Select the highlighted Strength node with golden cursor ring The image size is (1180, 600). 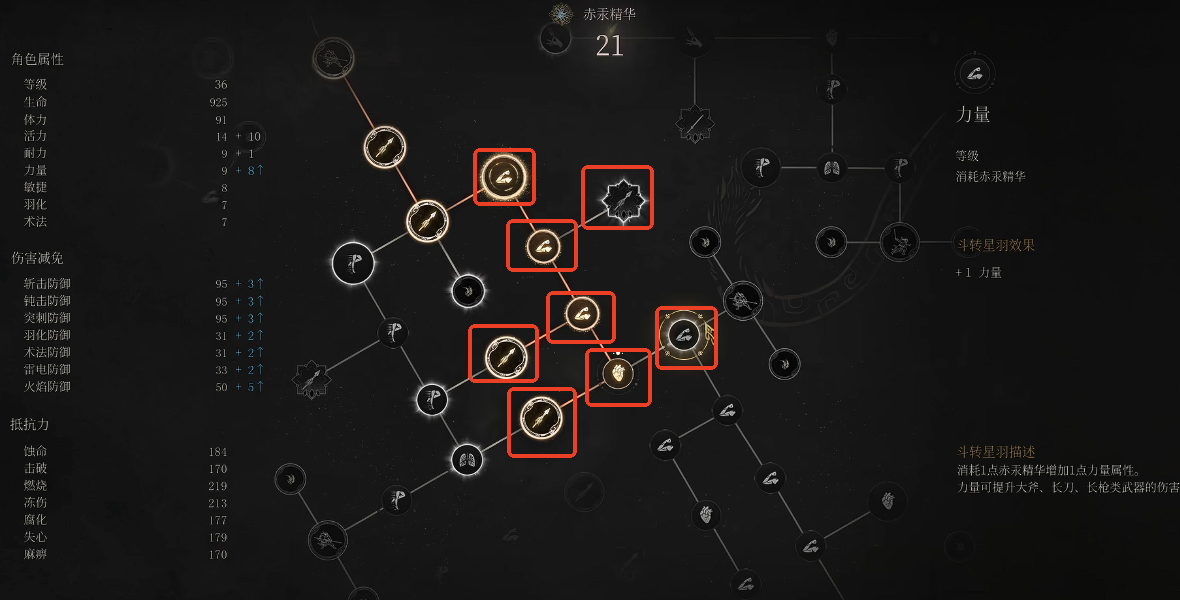tap(685, 336)
